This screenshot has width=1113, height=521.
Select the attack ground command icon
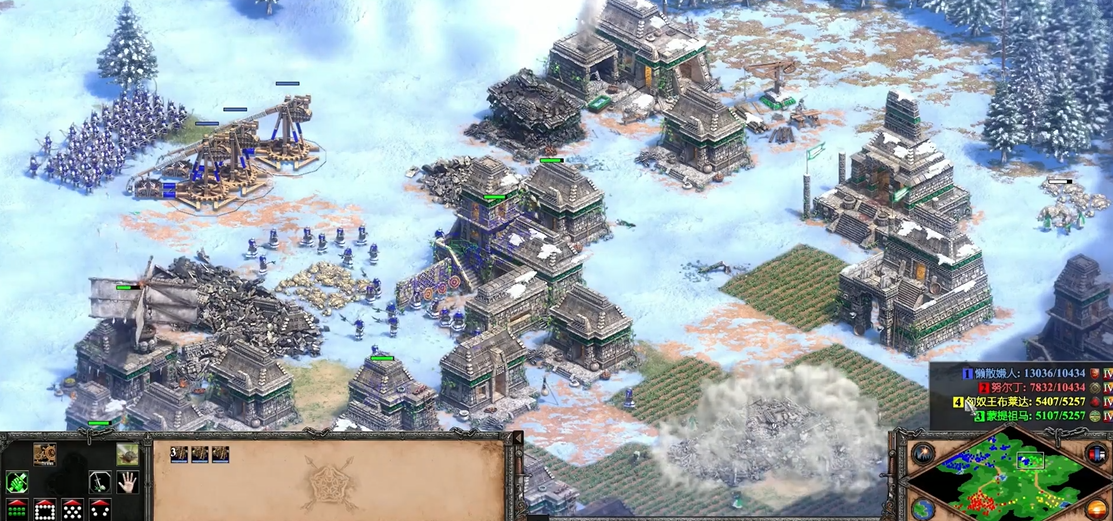[x=127, y=455]
